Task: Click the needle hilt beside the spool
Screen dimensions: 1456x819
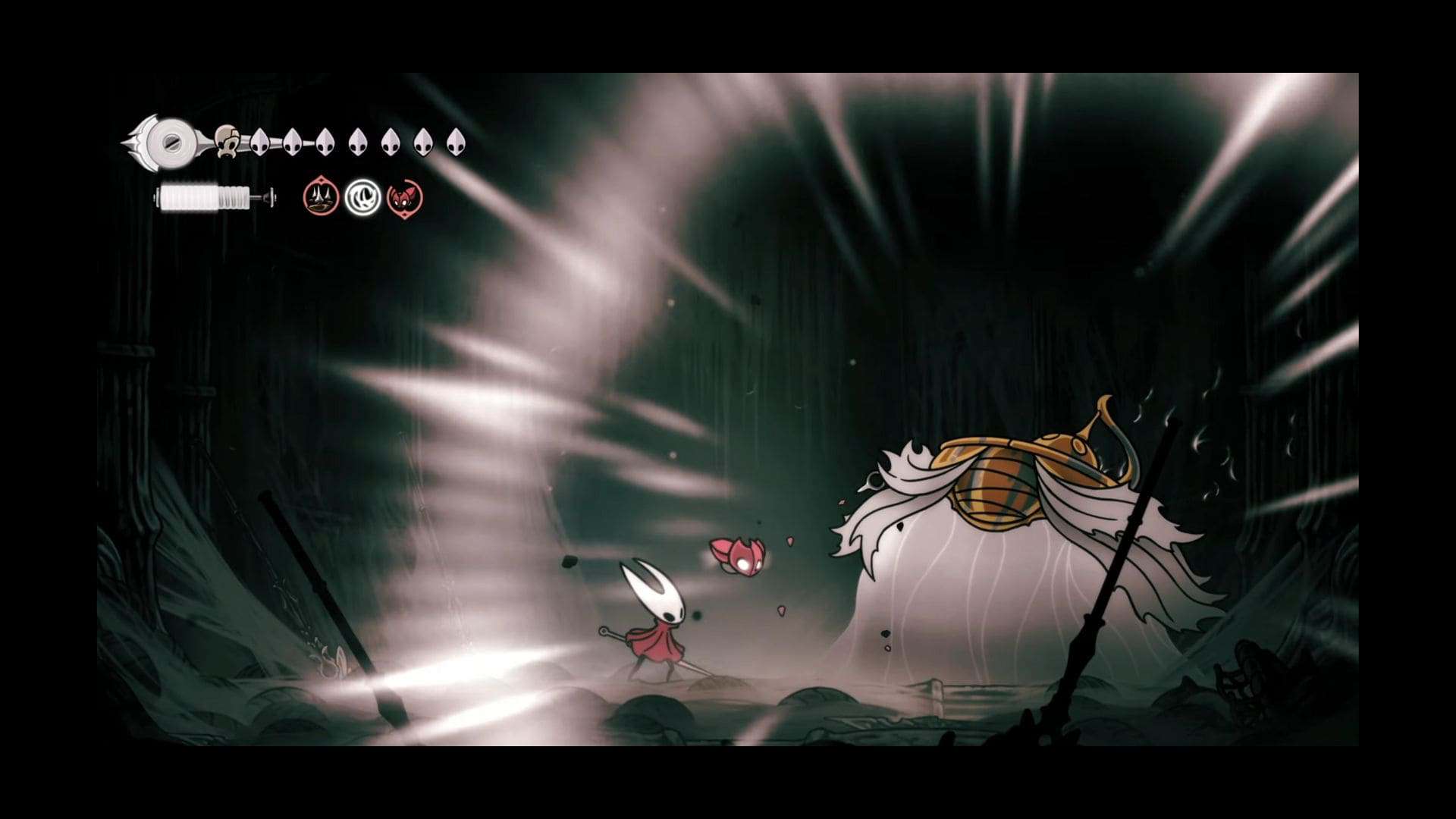Action: click(203, 140)
